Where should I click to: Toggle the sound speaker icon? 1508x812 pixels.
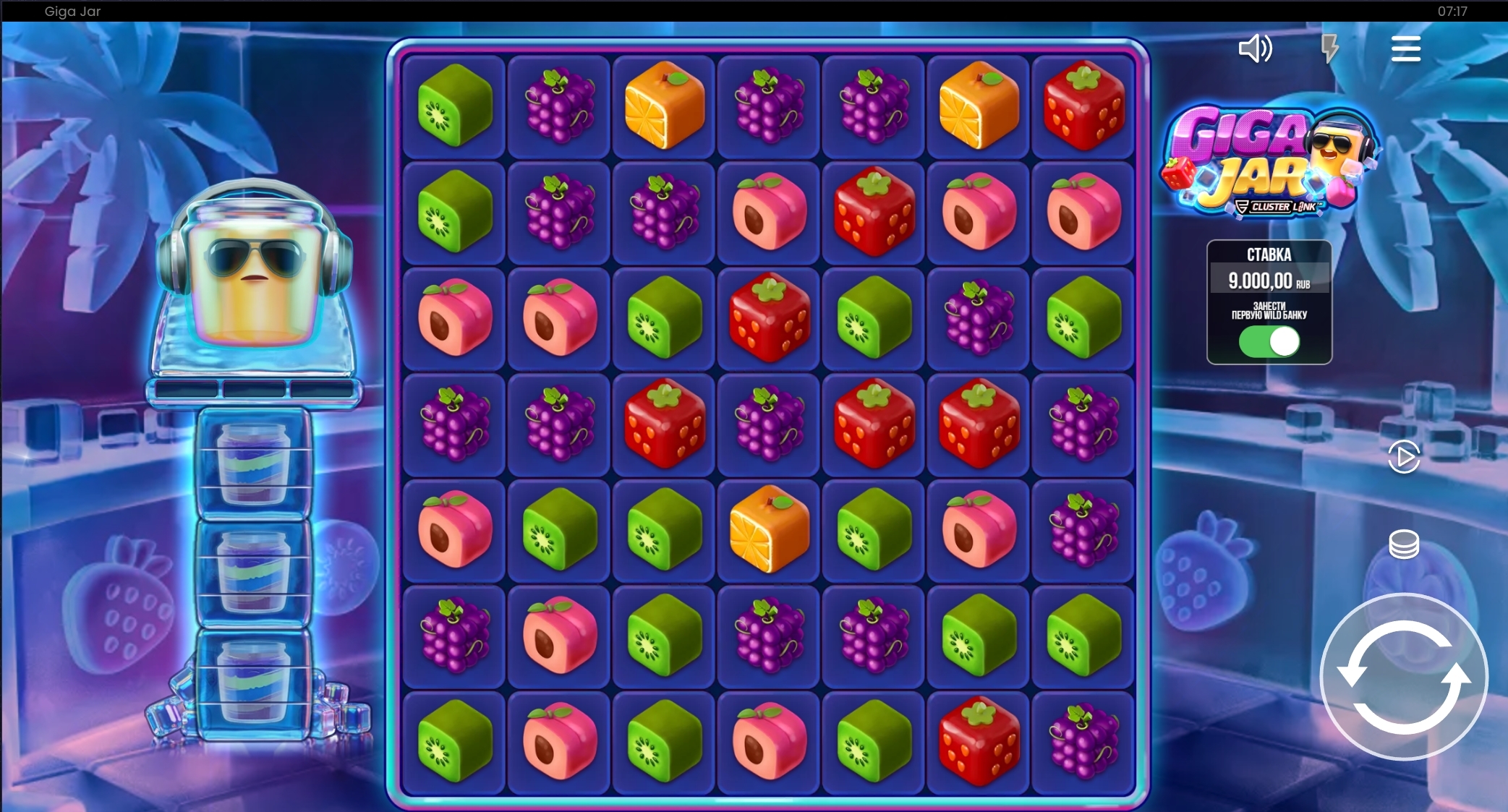click(x=1255, y=48)
